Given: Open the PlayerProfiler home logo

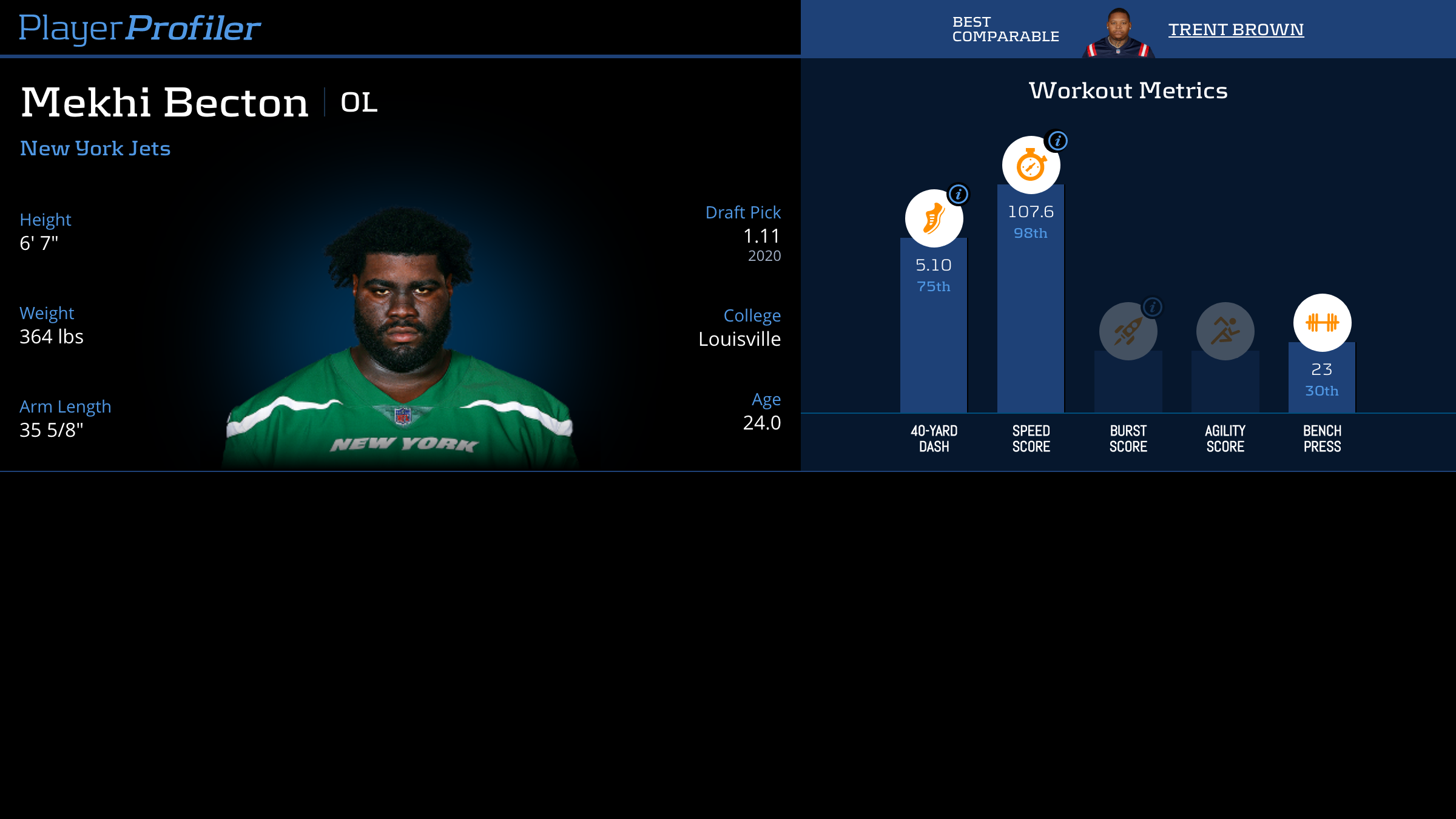Looking at the screenshot, I should click(140, 28).
